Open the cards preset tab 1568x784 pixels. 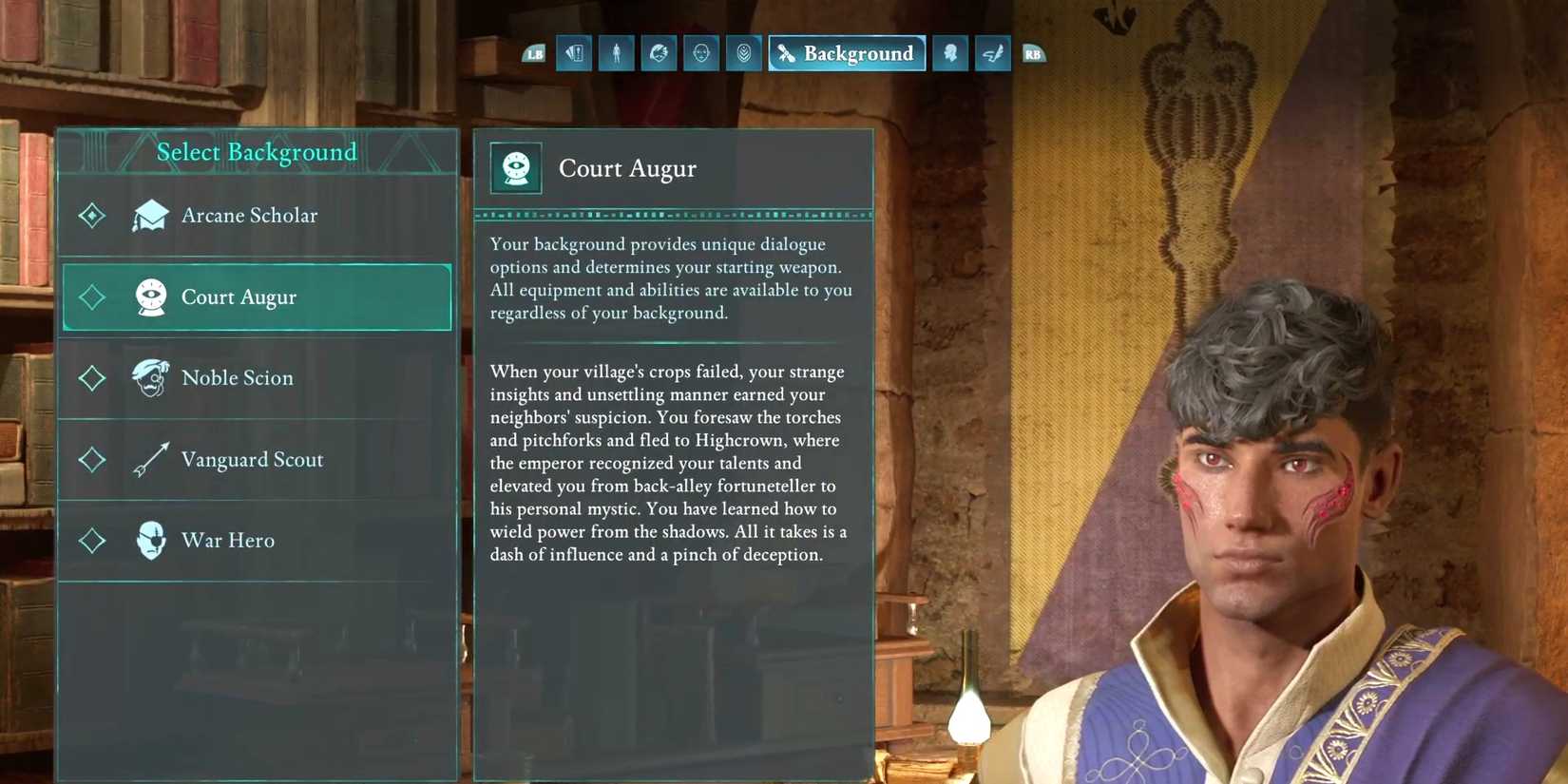pyautogui.click(x=574, y=54)
